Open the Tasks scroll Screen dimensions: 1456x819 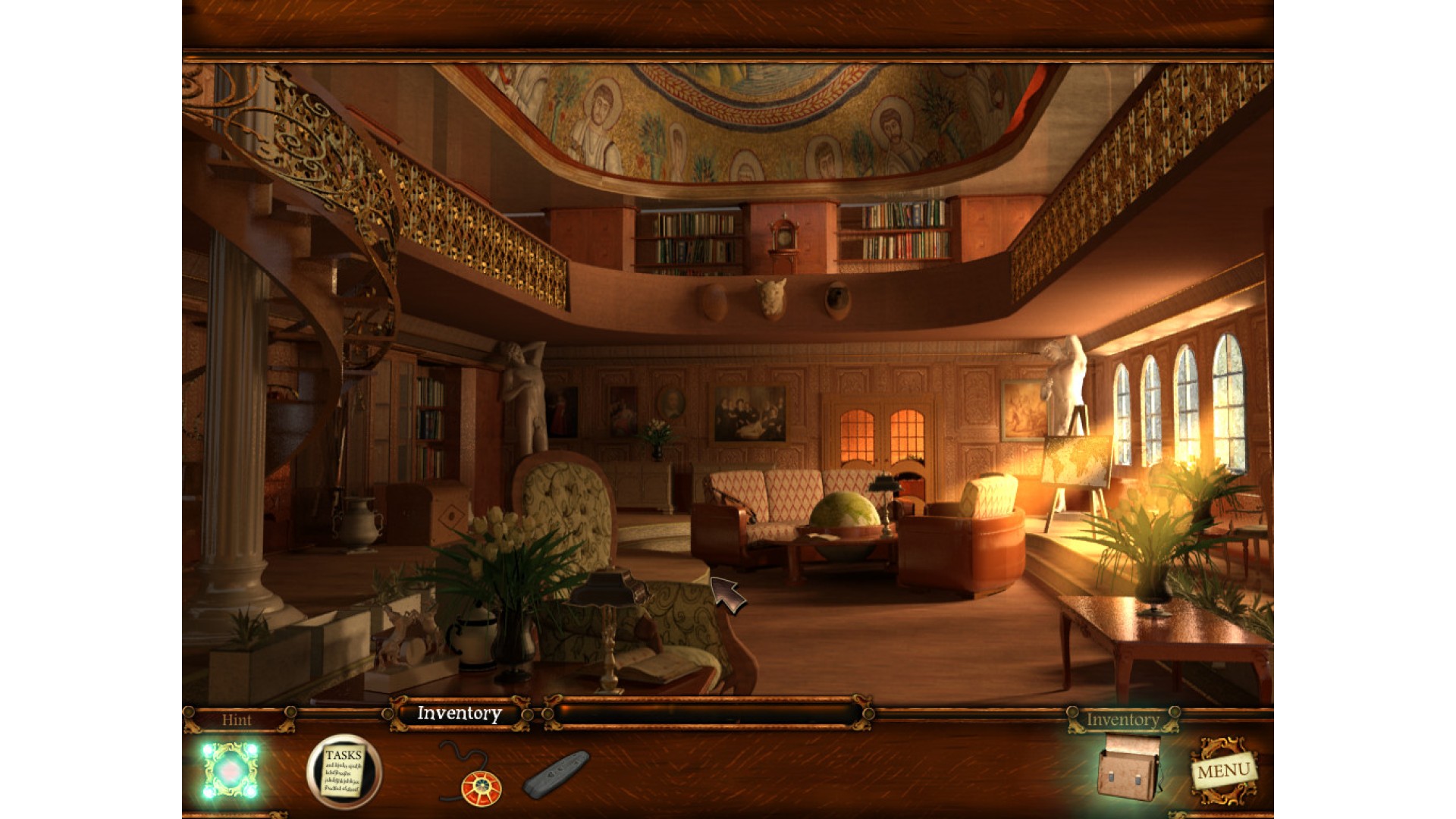click(344, 772)
